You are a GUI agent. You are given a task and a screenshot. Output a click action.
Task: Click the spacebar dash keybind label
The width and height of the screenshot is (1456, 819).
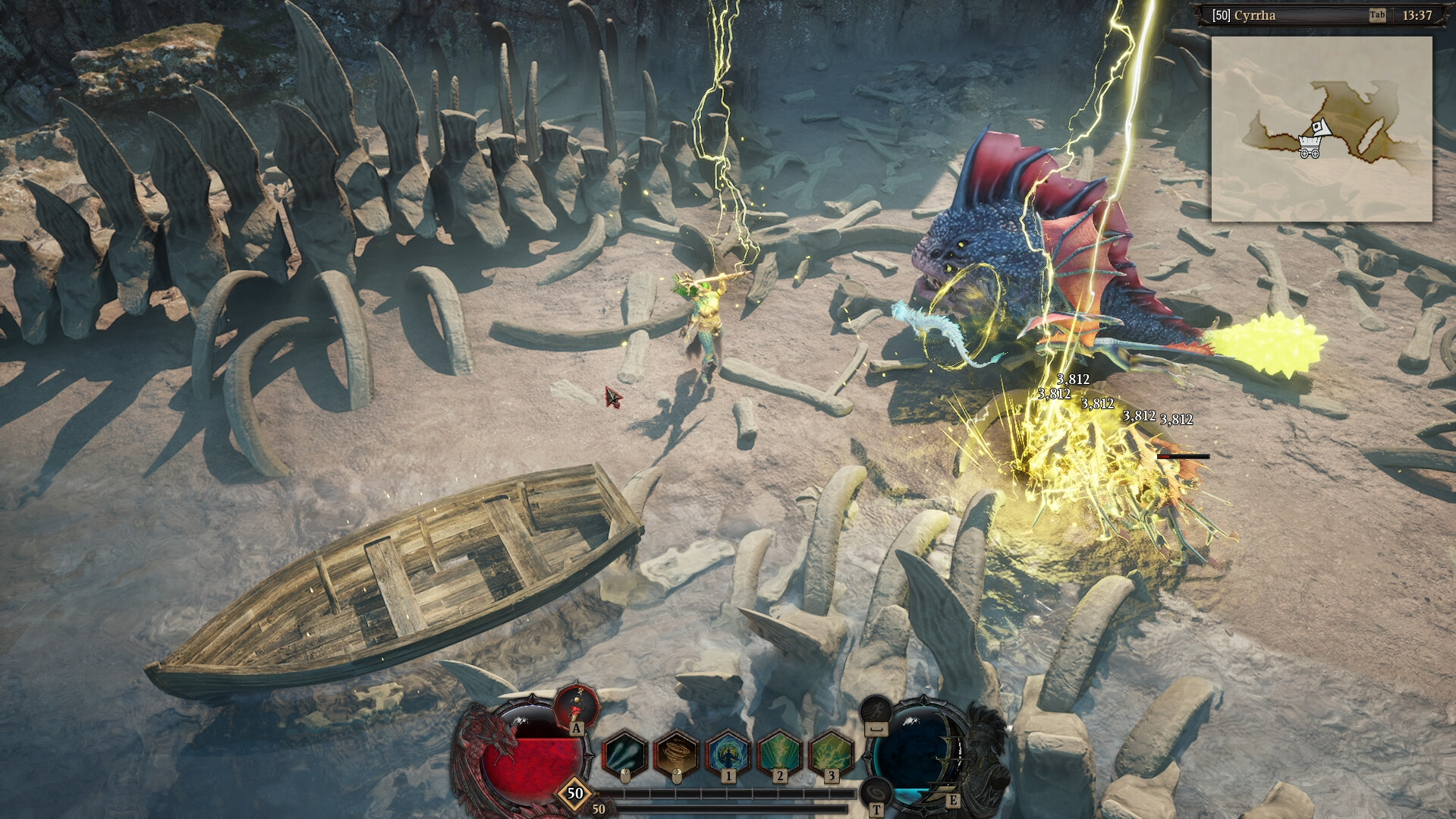875,729
